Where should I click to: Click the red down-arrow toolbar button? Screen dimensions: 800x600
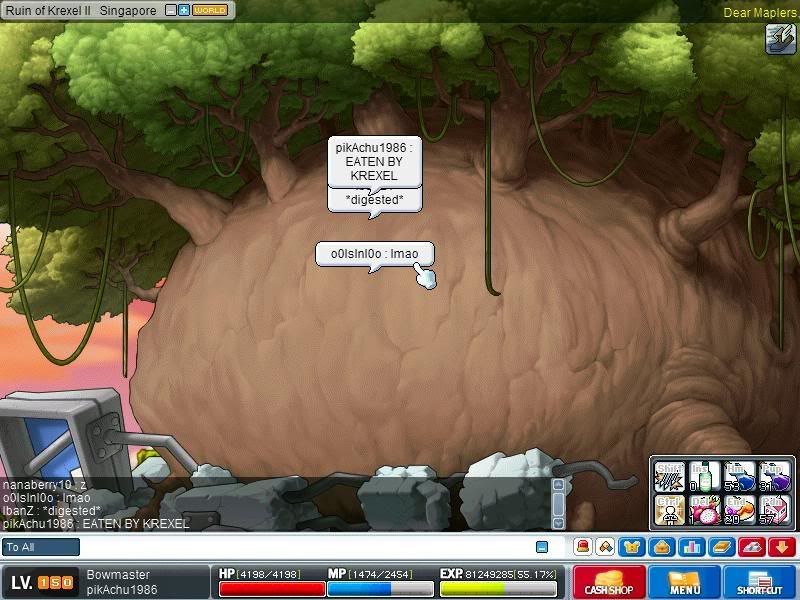pyautogui.click(x=781, y=547)
